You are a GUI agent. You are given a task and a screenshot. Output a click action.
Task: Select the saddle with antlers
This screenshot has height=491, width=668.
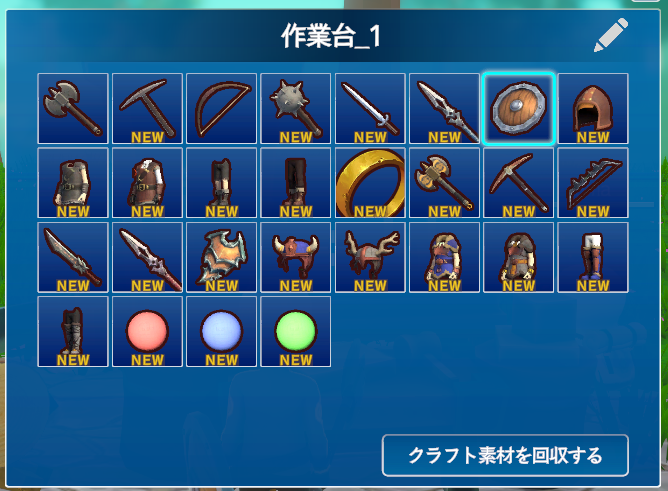[370, 257]
